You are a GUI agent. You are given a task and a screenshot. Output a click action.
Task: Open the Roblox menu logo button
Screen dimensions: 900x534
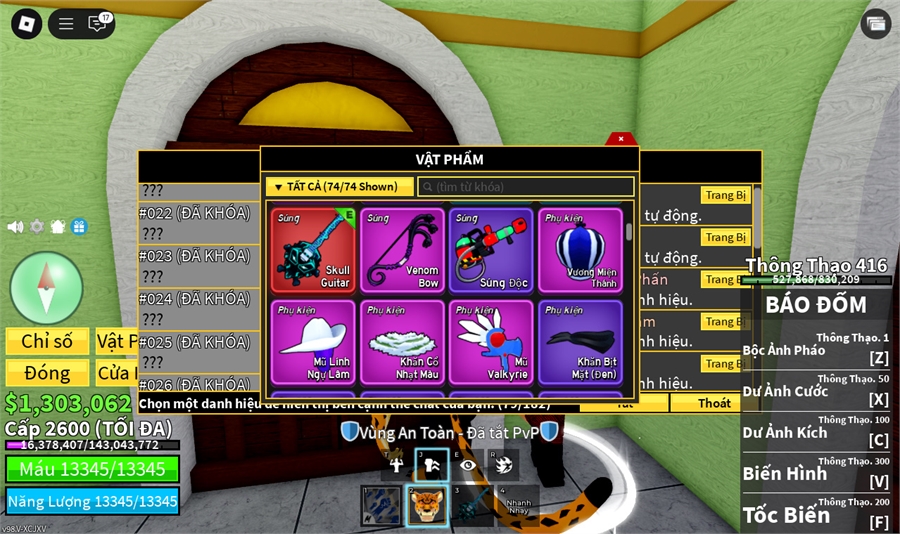(x=26, y=24)
